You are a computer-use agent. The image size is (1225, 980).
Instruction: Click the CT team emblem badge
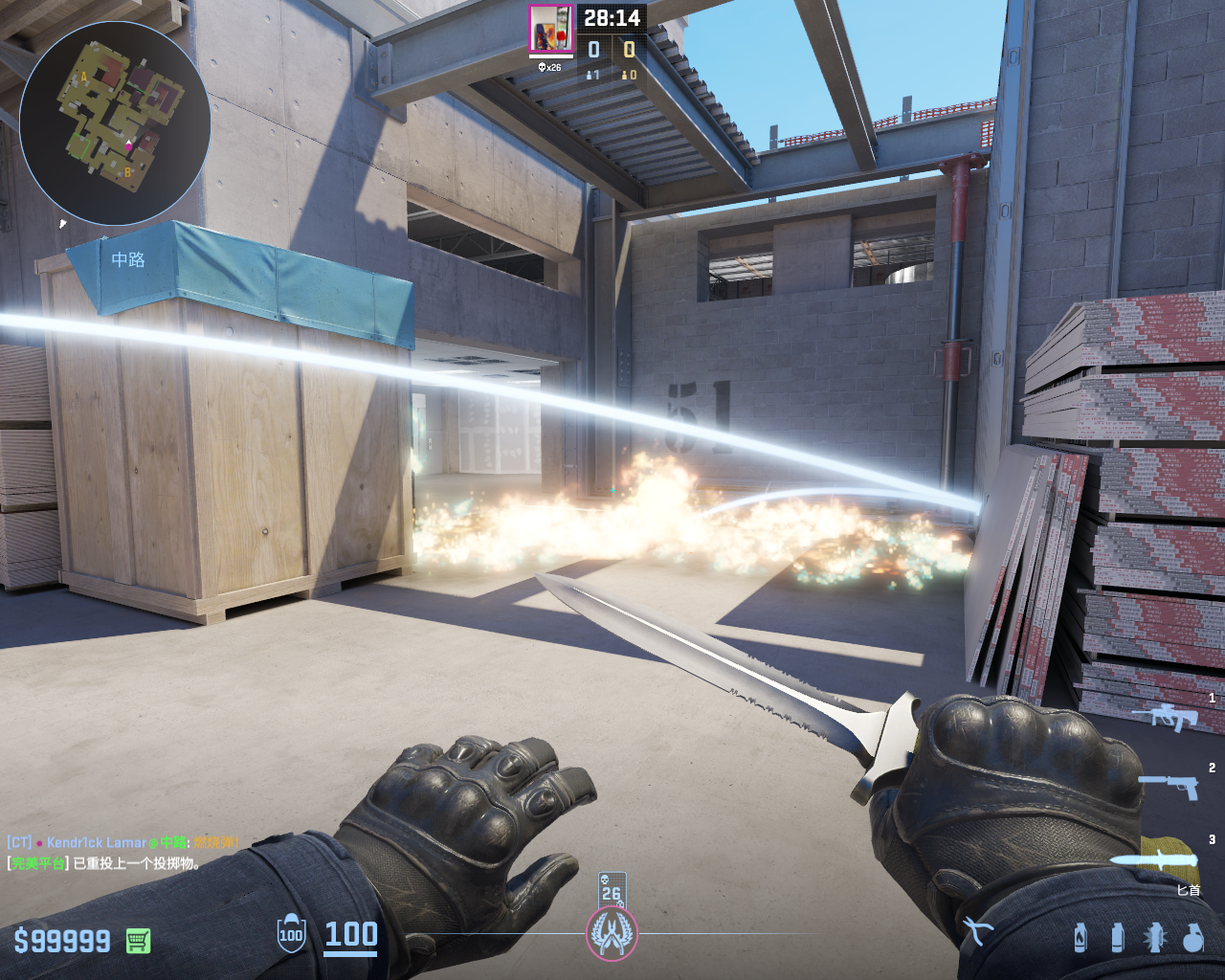pyautogui.click(x=611, y=934)
